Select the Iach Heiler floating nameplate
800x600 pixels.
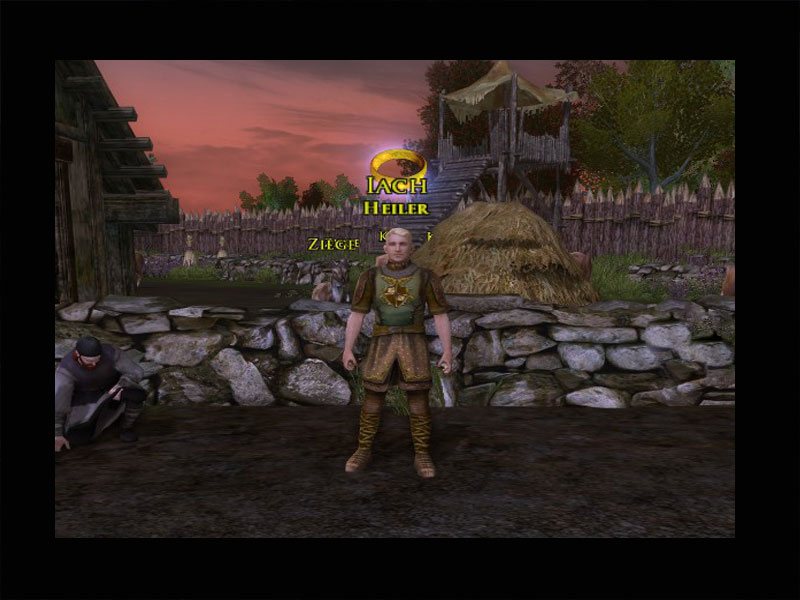[397, 196]
